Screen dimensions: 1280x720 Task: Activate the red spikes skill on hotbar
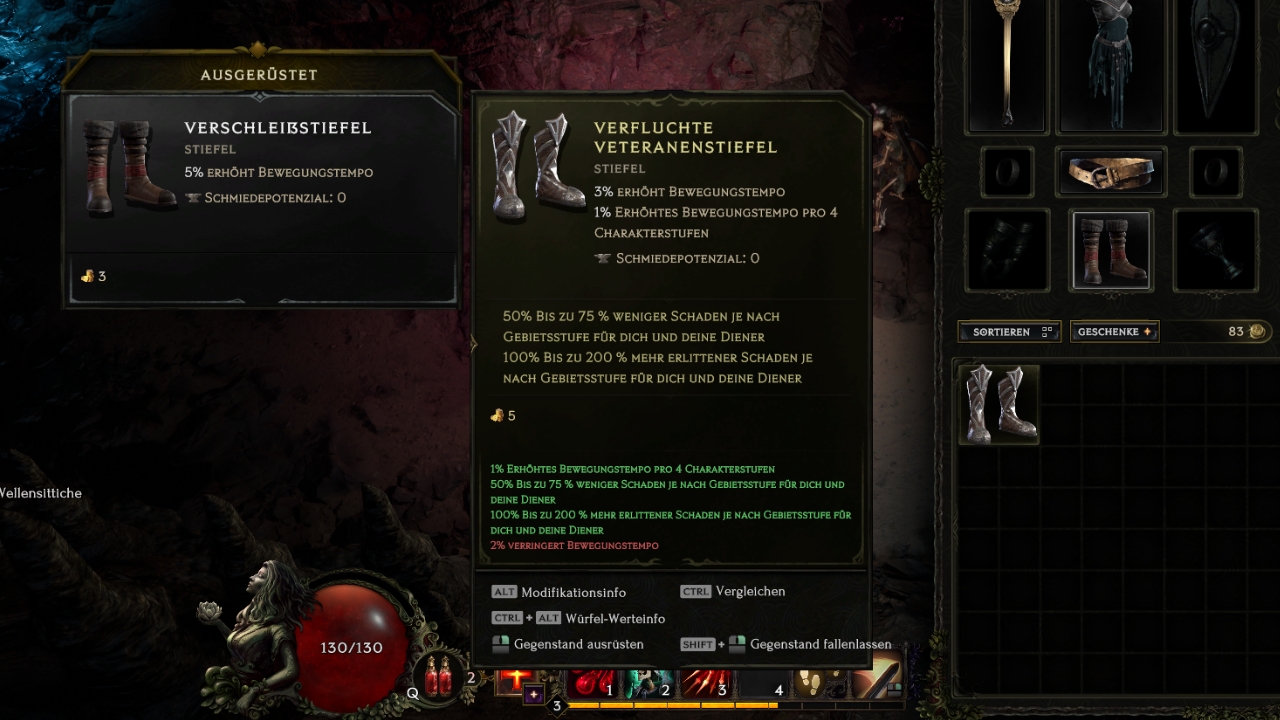[703, 684]
